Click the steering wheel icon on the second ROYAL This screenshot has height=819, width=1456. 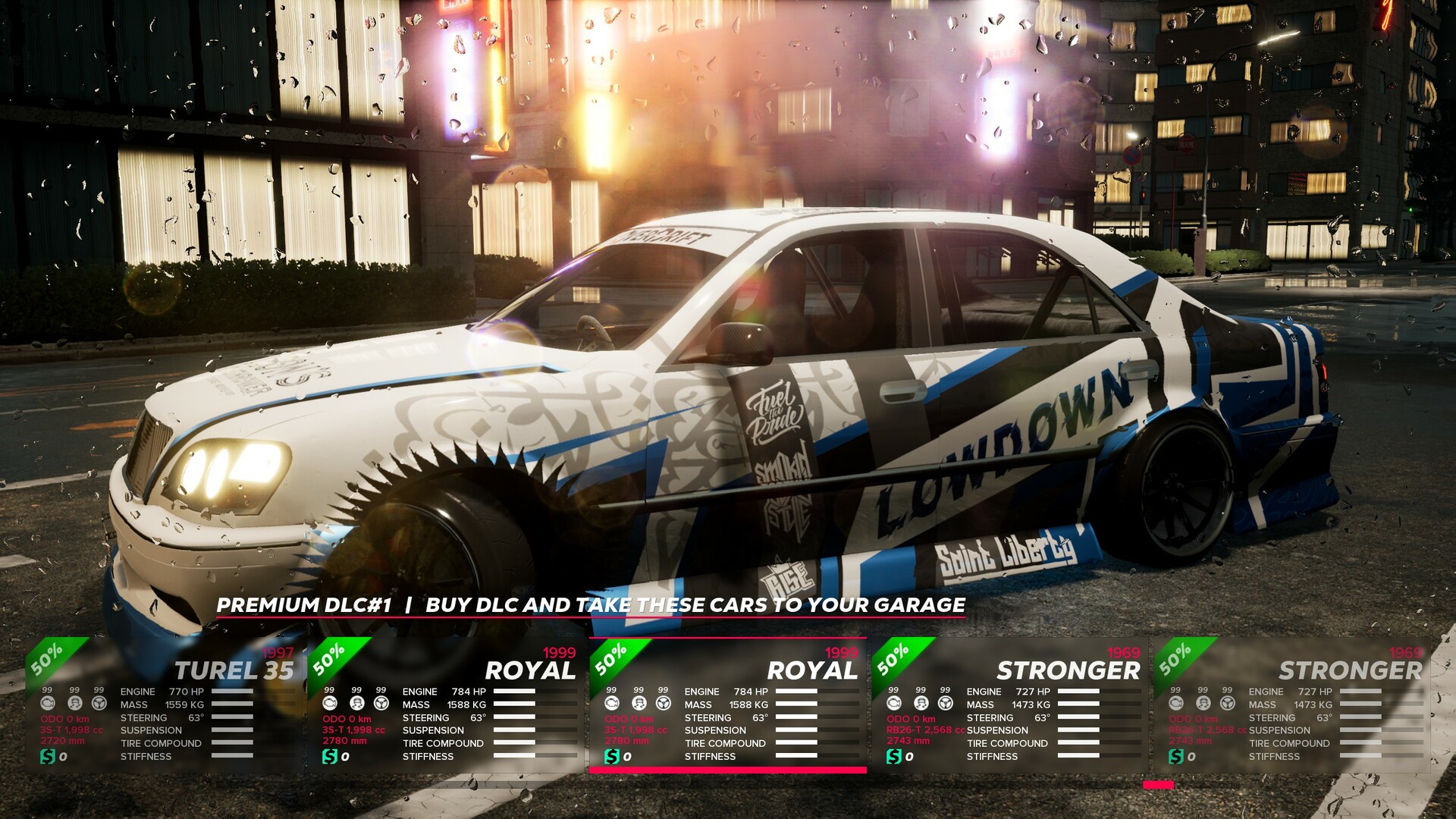click(663, 704)
